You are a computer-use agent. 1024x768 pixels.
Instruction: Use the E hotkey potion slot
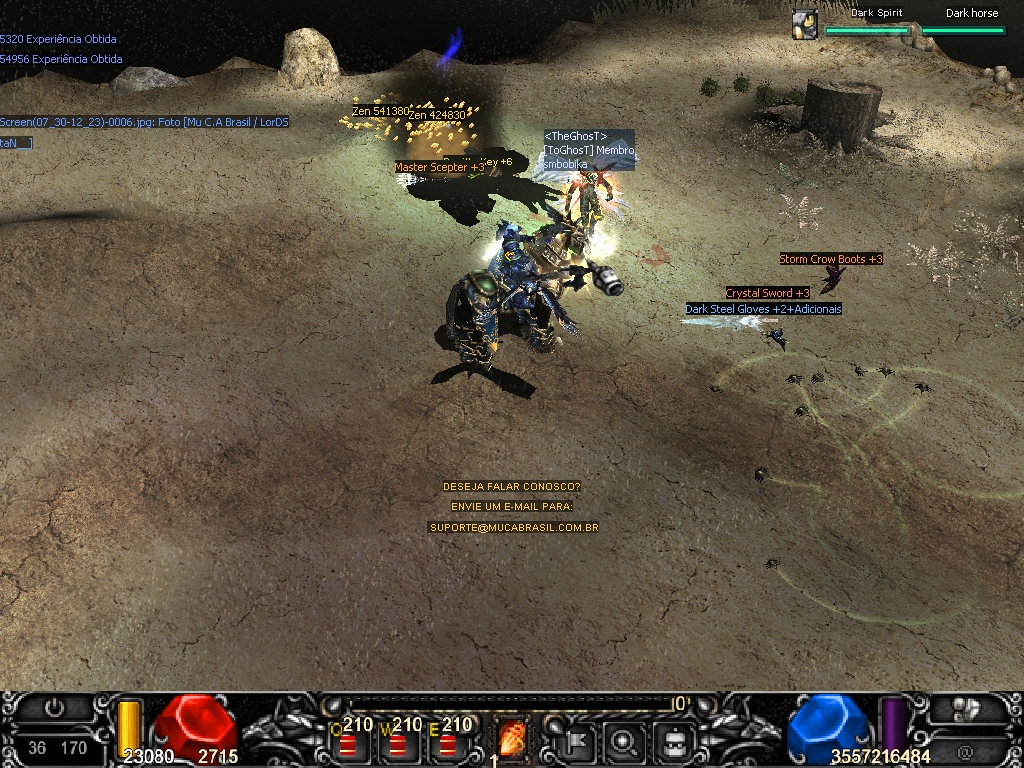tap(447, 742)
